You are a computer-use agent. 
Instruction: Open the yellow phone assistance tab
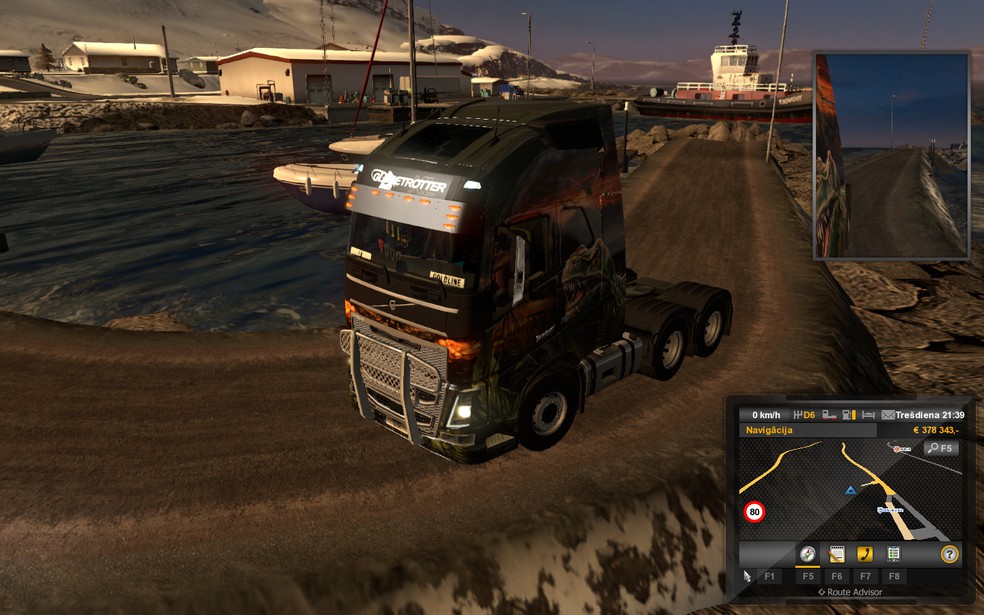865,554
